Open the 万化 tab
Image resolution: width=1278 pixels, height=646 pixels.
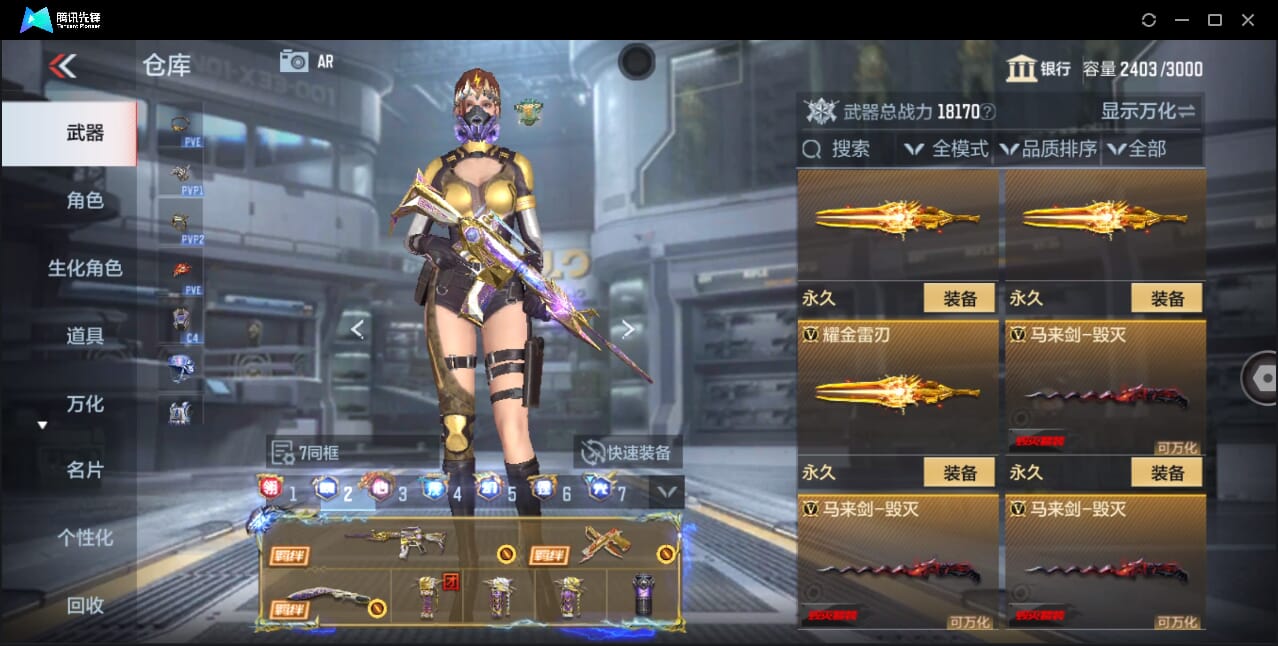tap(85, 404)
